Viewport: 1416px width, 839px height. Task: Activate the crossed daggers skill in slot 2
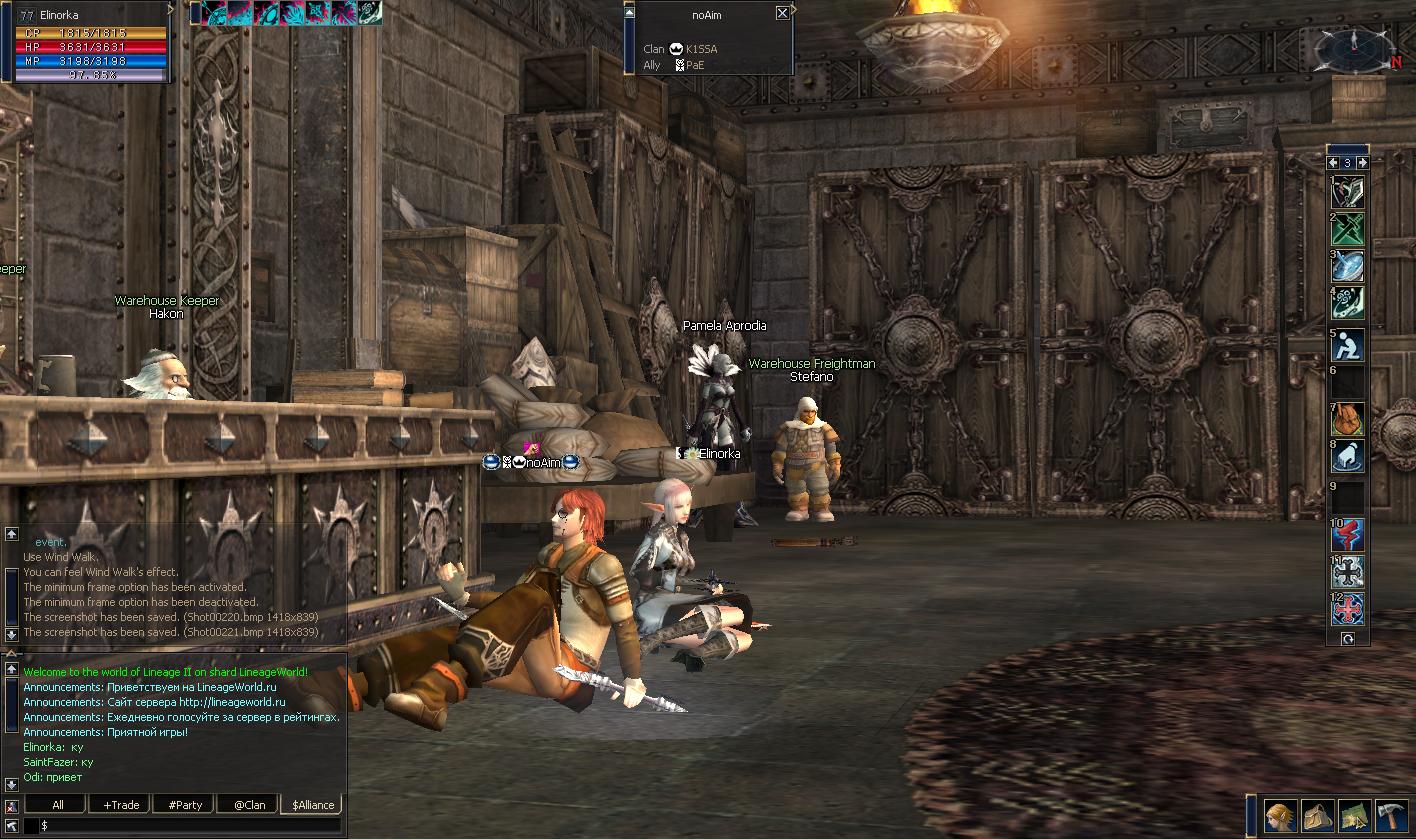click(1347, 230)
